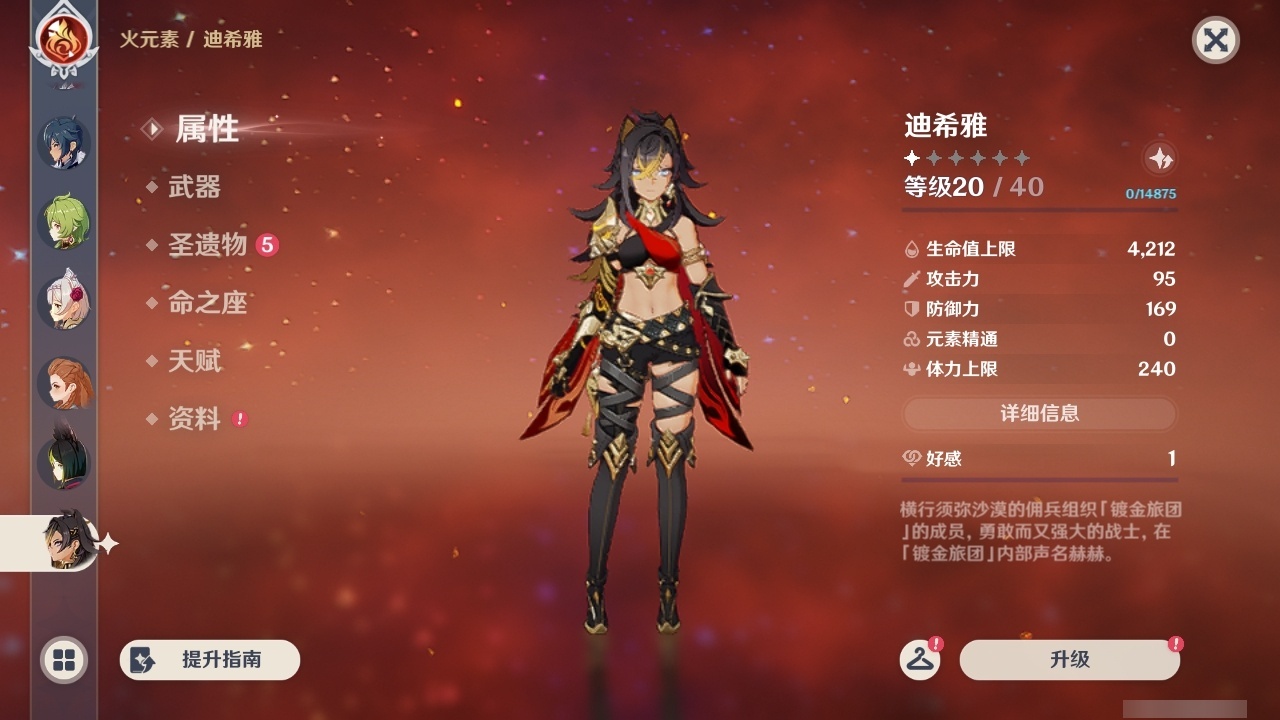Click the HP droplet icon beside 生命值上限
The height and width of the screenshot is (720, 1280).
coord(911,248)
